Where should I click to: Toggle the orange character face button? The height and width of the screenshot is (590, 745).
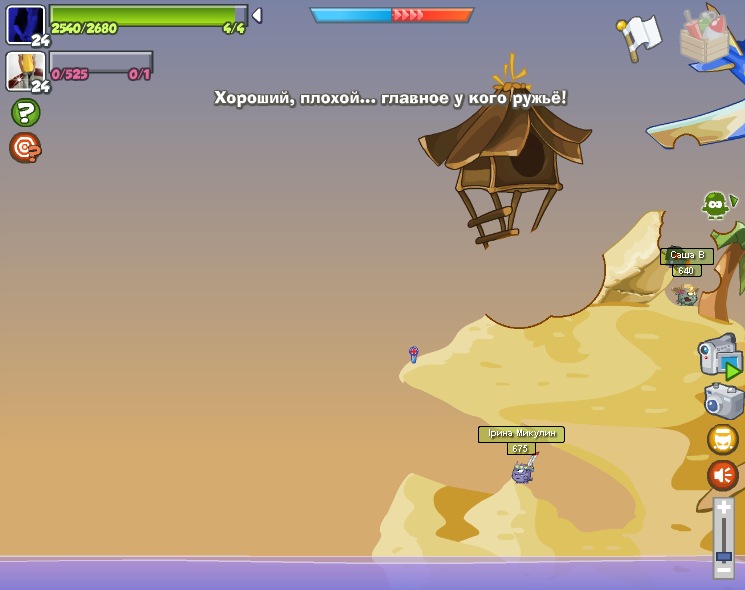tap(723, 439)
